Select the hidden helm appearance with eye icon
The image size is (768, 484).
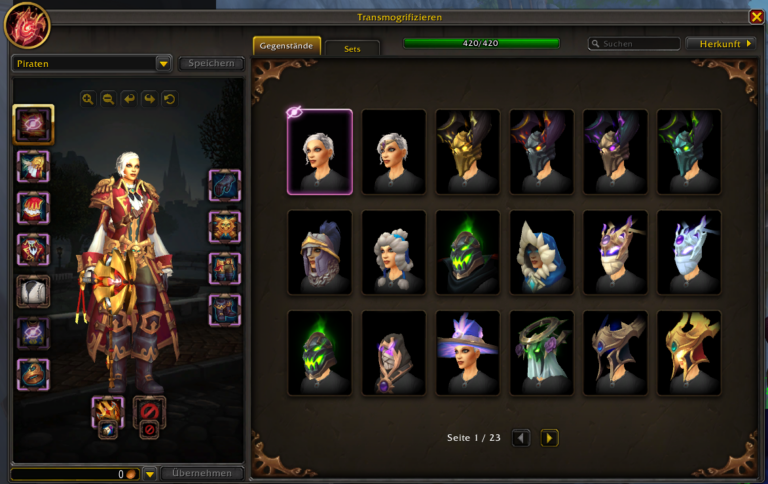tap(320, 151)
